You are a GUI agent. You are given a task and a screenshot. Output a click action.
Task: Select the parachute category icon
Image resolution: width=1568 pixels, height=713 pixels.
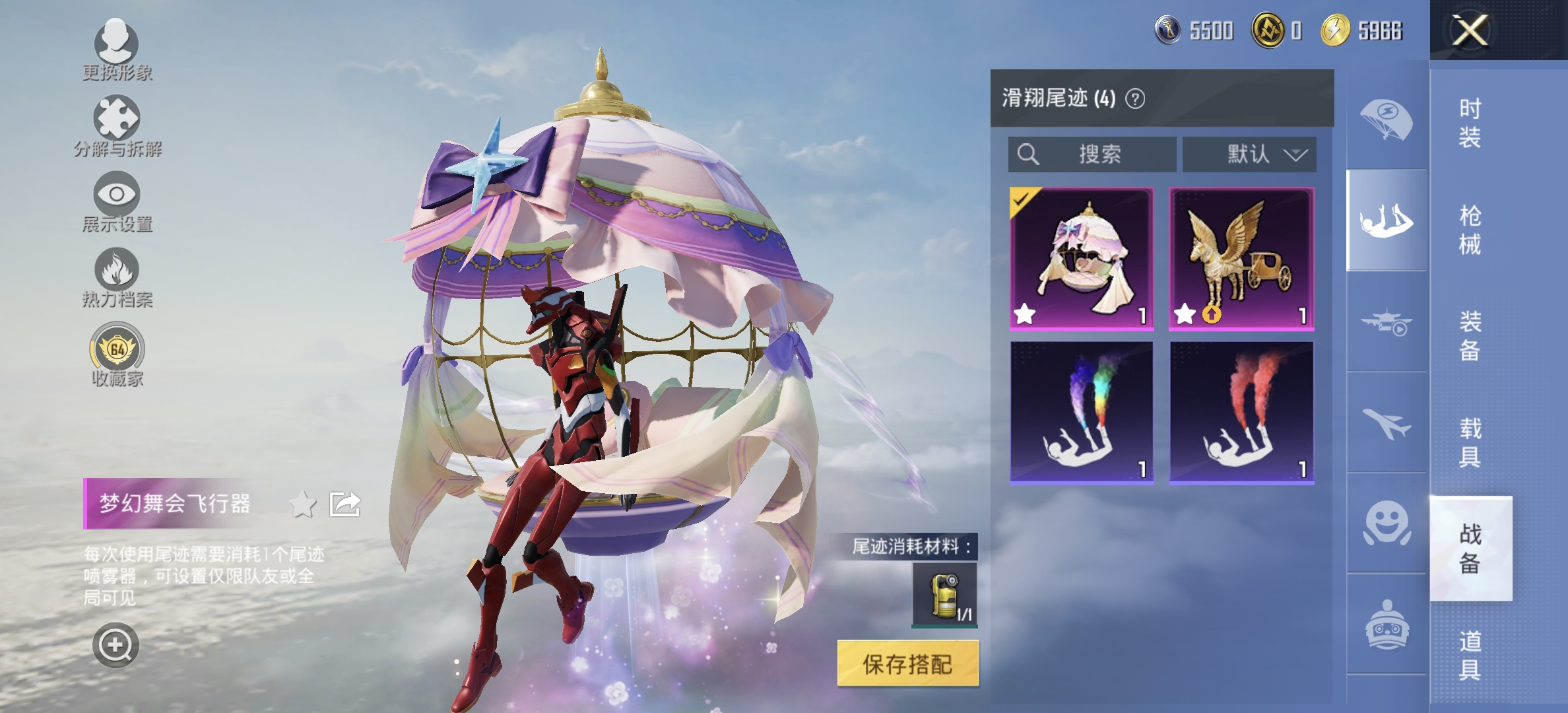(x=1385, y=116)
